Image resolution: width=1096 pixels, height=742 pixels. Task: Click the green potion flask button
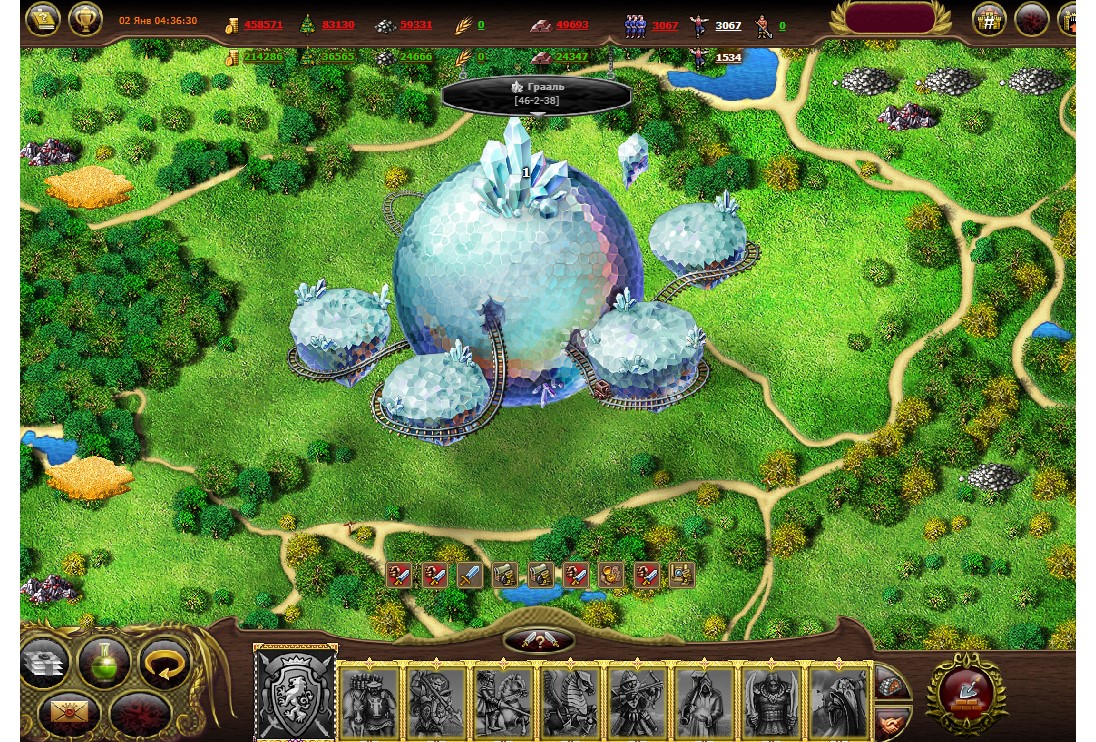tap(105, 662)
